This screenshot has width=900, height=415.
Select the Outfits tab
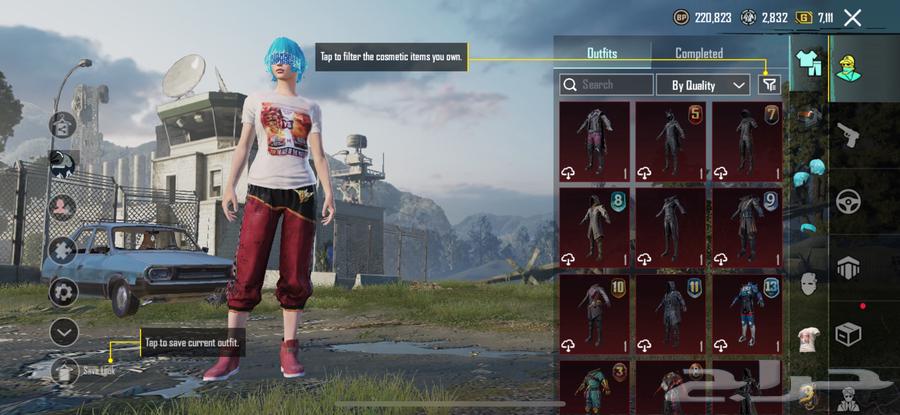coord(602,53)
